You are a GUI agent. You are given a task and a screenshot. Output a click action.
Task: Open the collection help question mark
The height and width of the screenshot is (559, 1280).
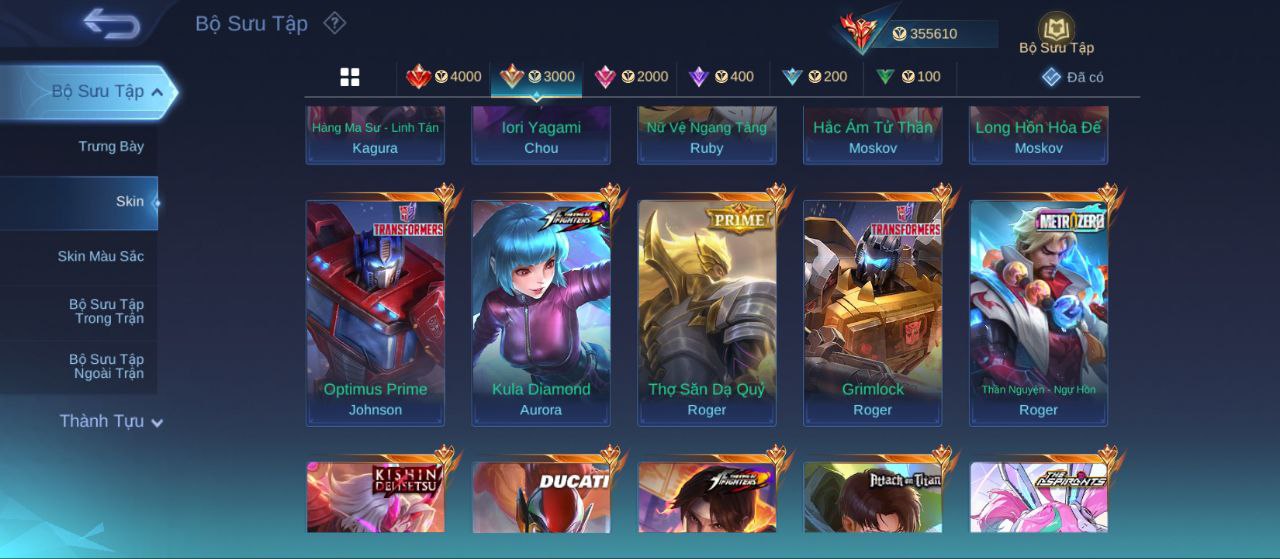(335, 23)
